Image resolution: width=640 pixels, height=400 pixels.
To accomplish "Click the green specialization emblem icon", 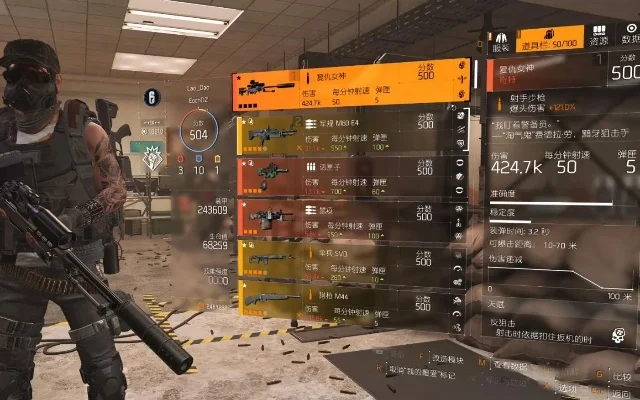I will (x=155, y=157).
